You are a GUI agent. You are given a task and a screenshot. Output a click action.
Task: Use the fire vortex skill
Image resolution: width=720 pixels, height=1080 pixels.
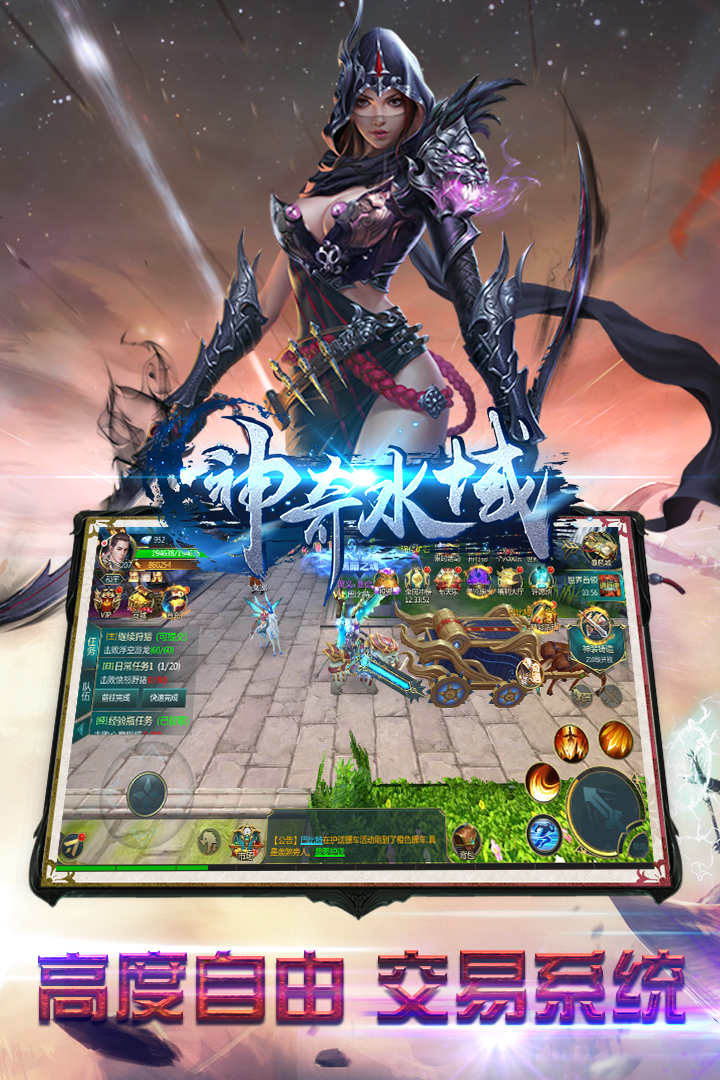(543, 781)
